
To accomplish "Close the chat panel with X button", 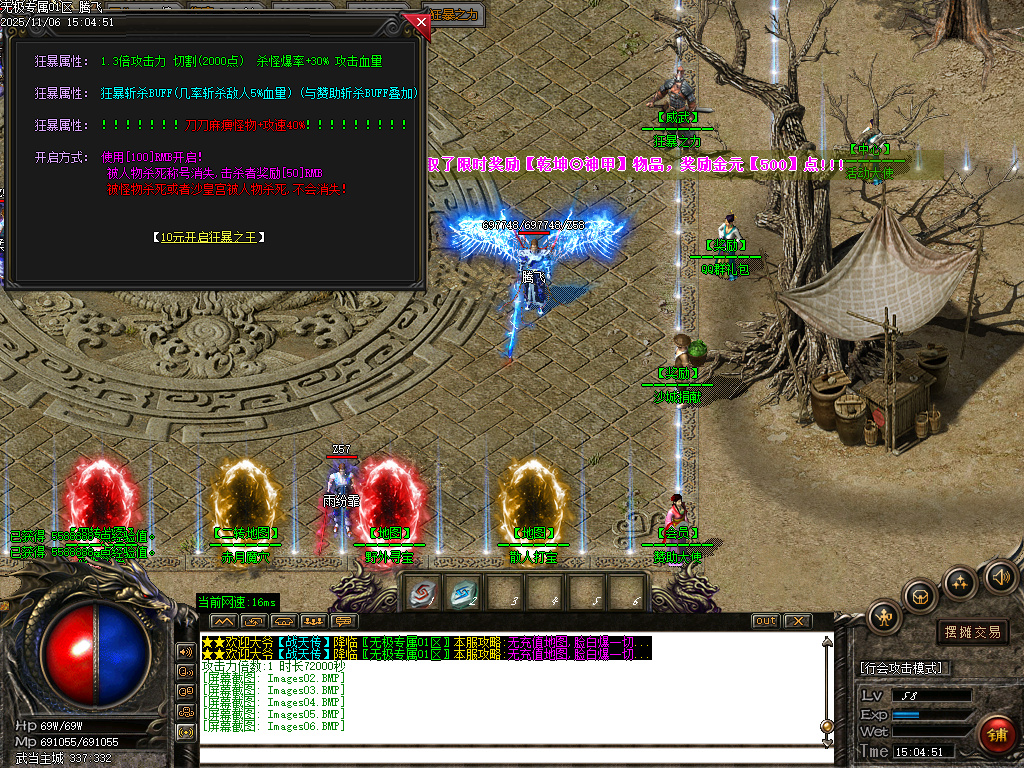I will pyautogui.click(x=797, y=621).
